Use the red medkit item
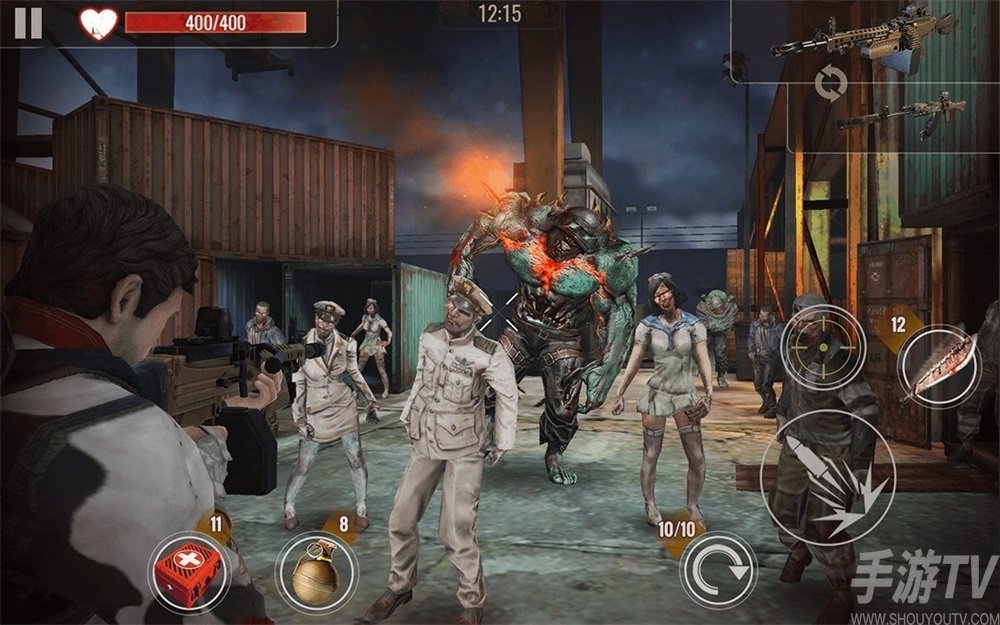1000x625 pixels. pos(191,571)
